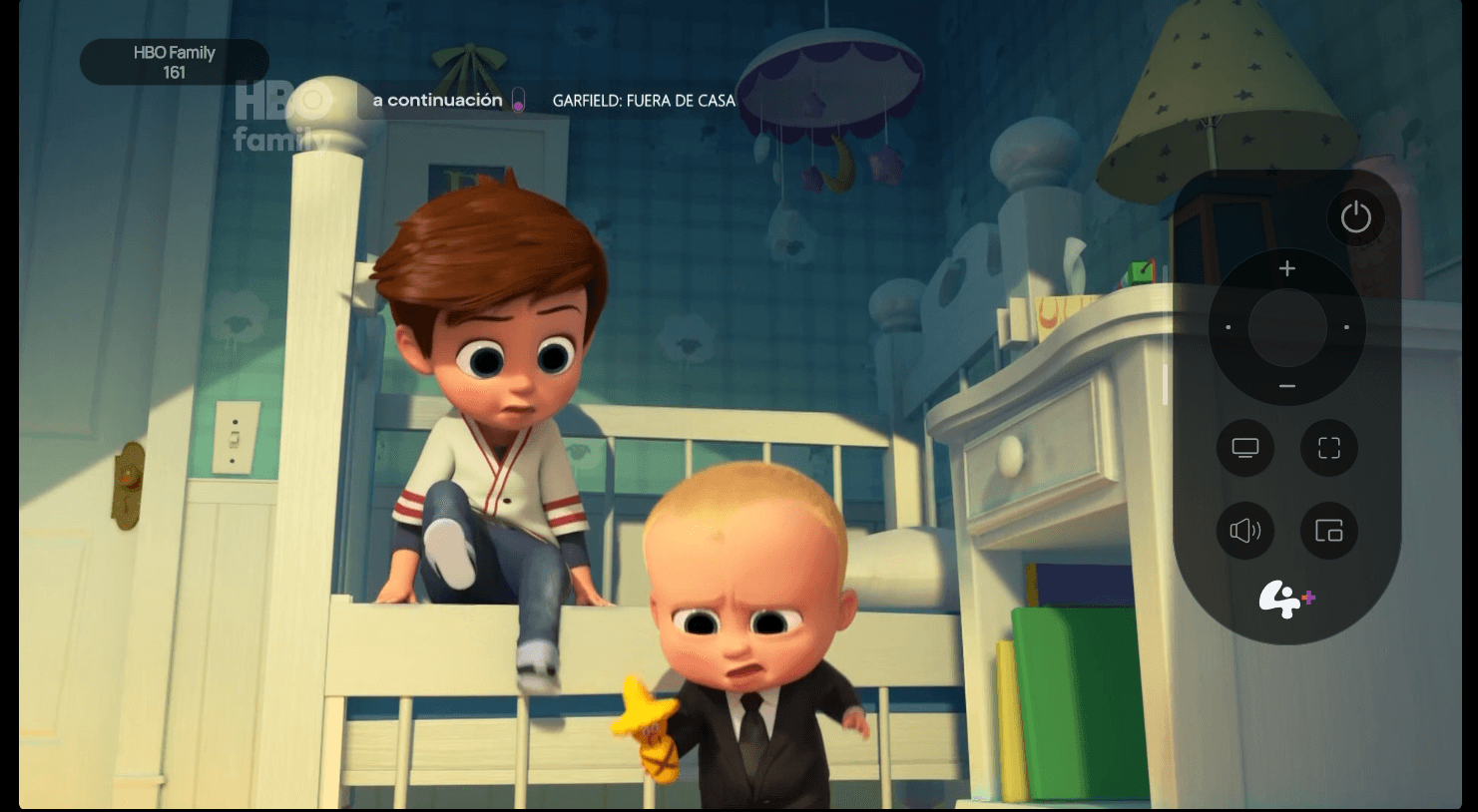
Task: Click the power button on the remote
Action: click(x=1355, y=217)
